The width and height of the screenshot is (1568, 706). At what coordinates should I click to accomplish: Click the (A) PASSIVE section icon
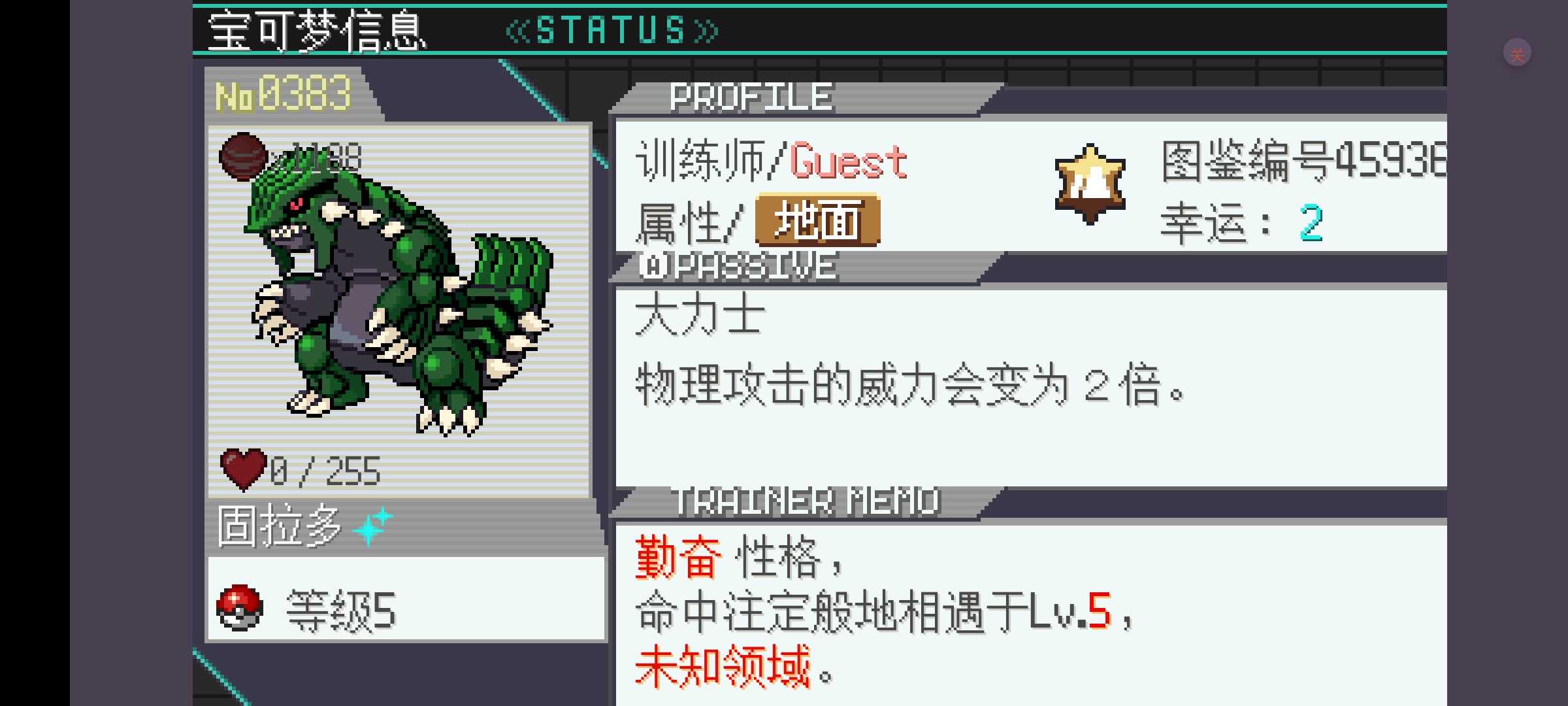(653, 264)
